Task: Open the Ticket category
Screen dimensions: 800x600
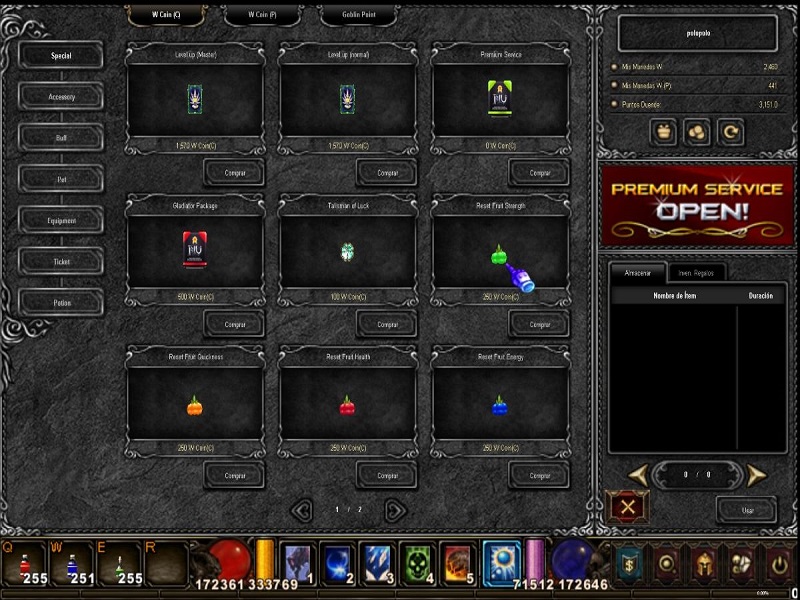Action: click(61, 262)
